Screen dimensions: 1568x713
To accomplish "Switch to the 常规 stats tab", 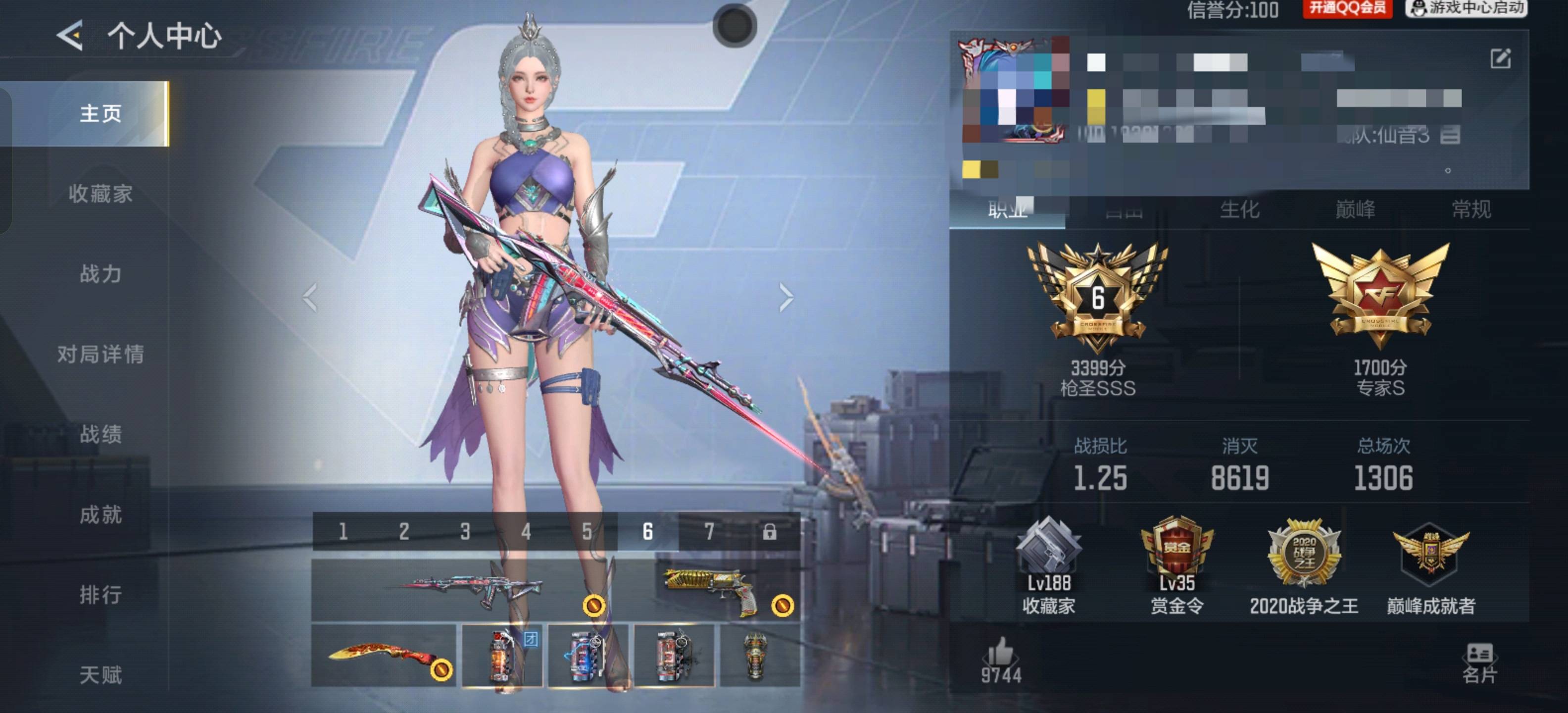I will point(1471,209).
